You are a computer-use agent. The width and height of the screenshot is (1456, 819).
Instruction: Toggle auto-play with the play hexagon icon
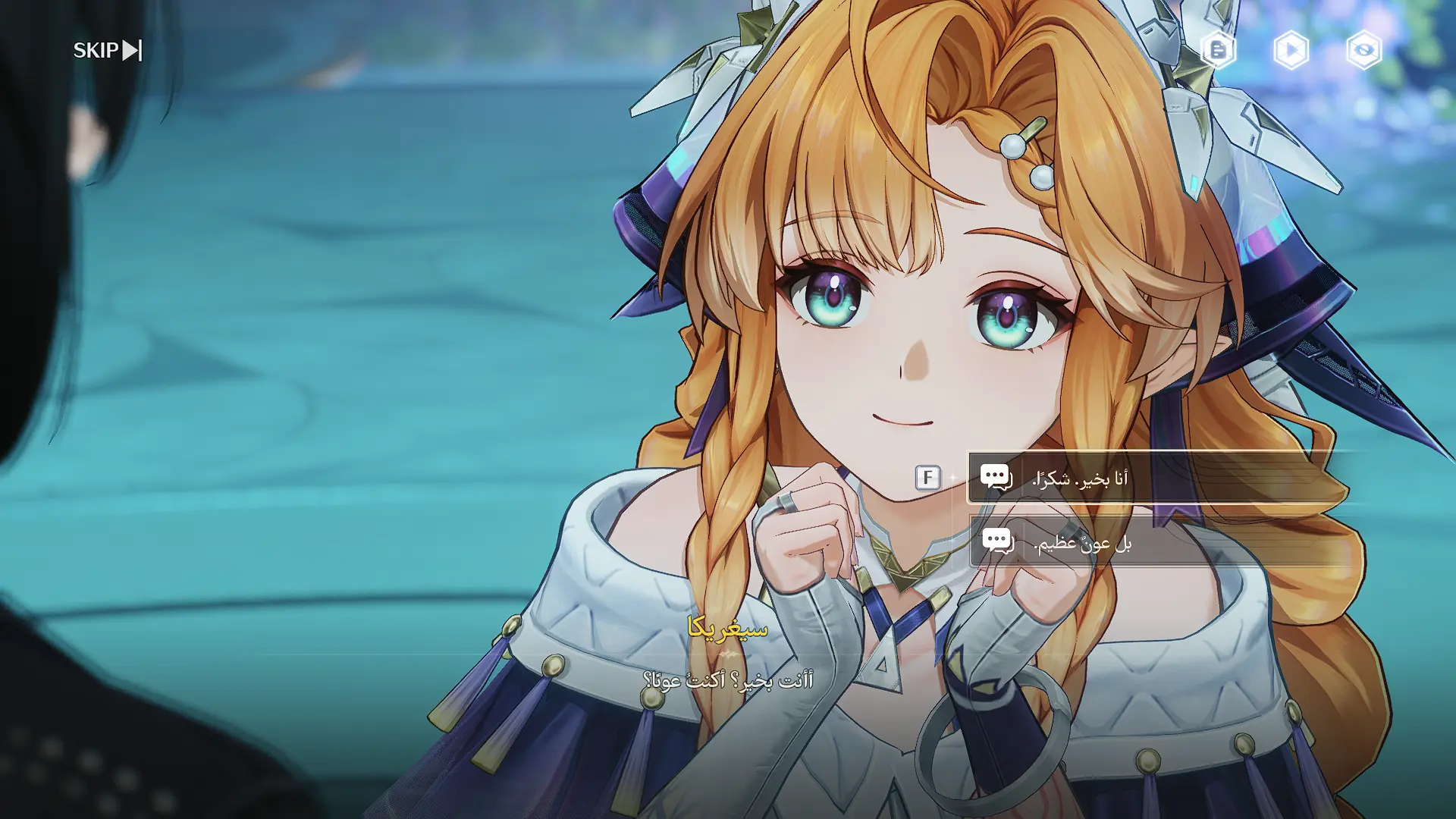1291,50
